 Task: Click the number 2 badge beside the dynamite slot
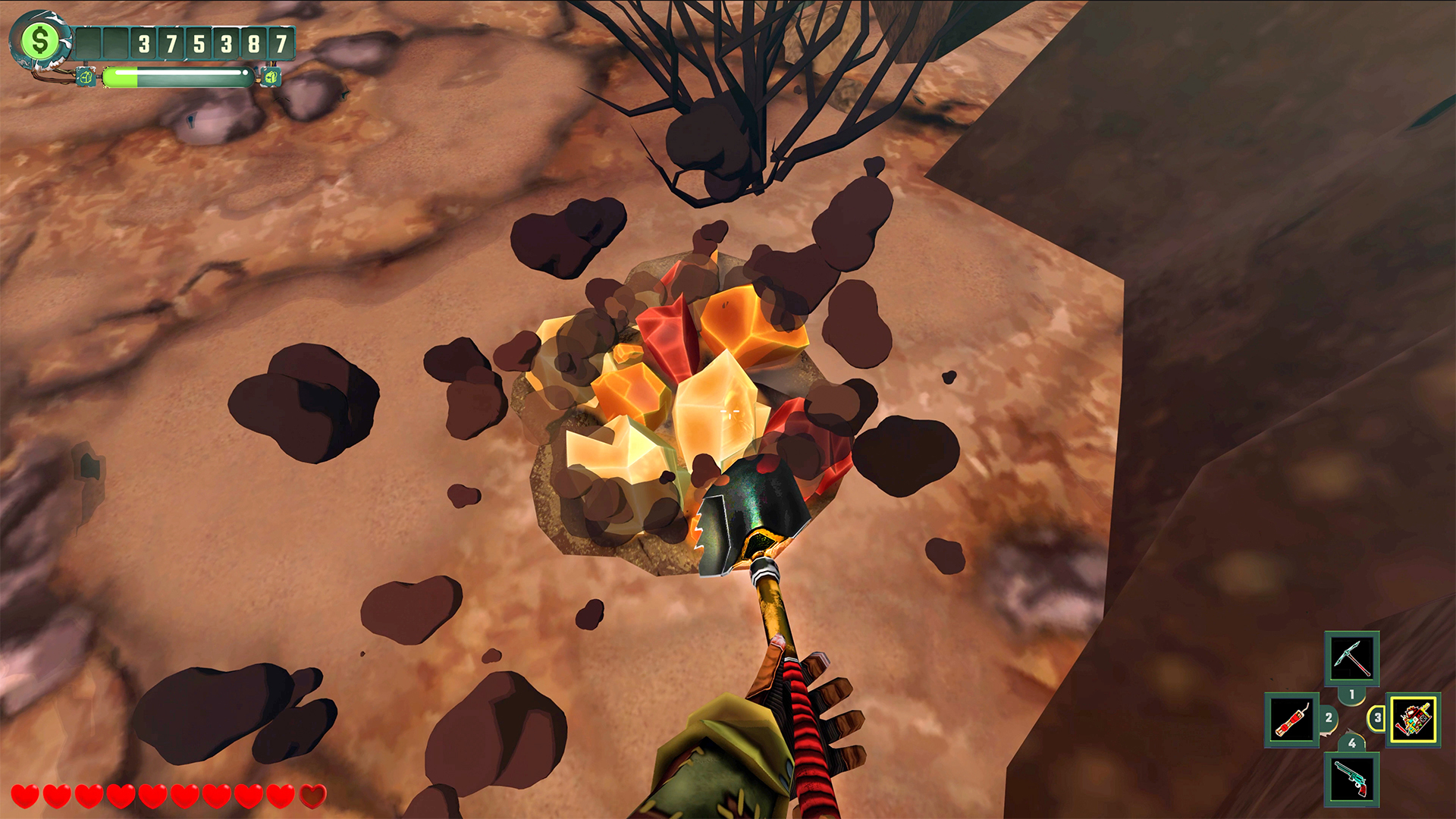pos(1329,718)
